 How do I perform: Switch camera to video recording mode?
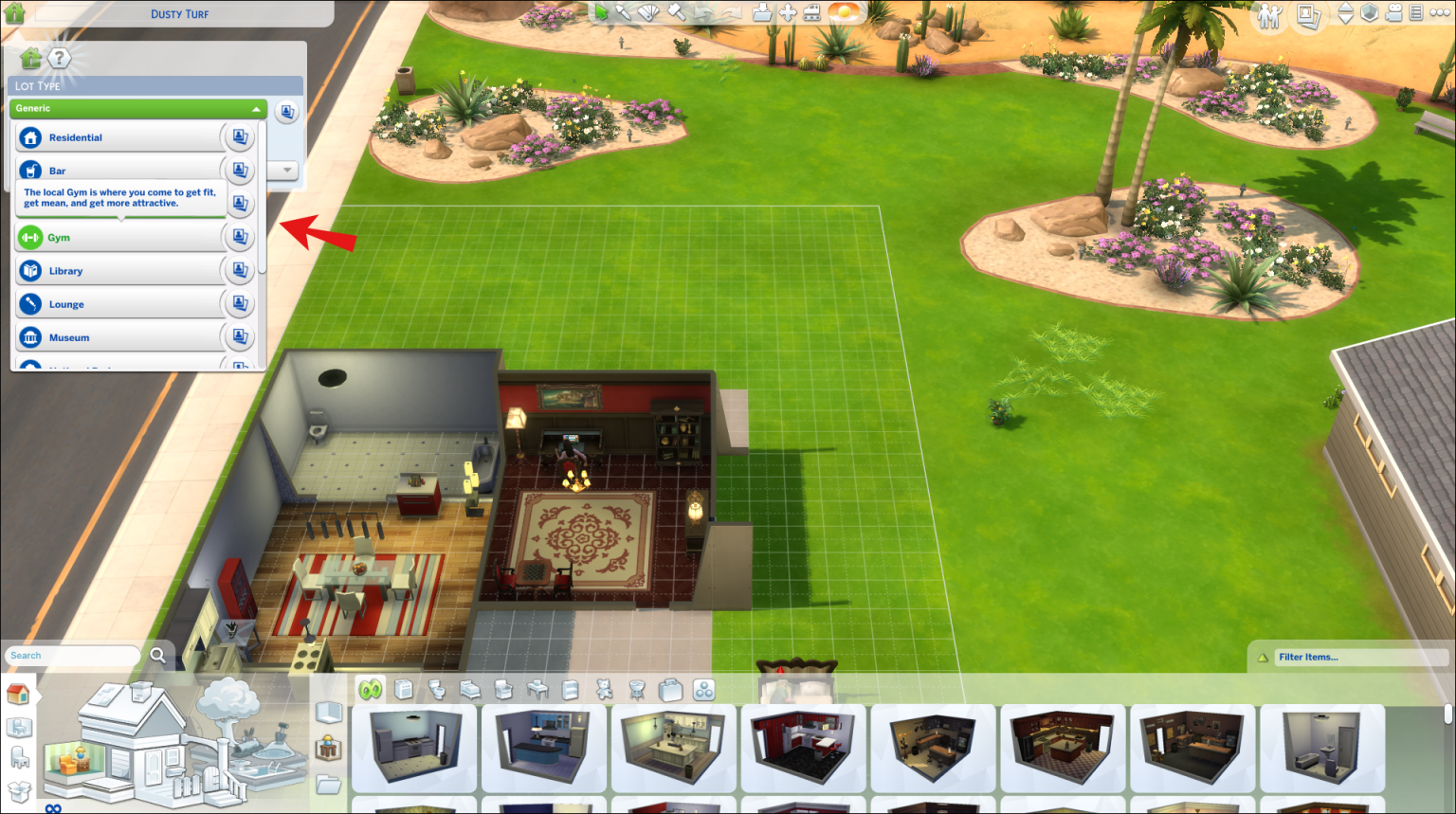[x=1394, y=13]
